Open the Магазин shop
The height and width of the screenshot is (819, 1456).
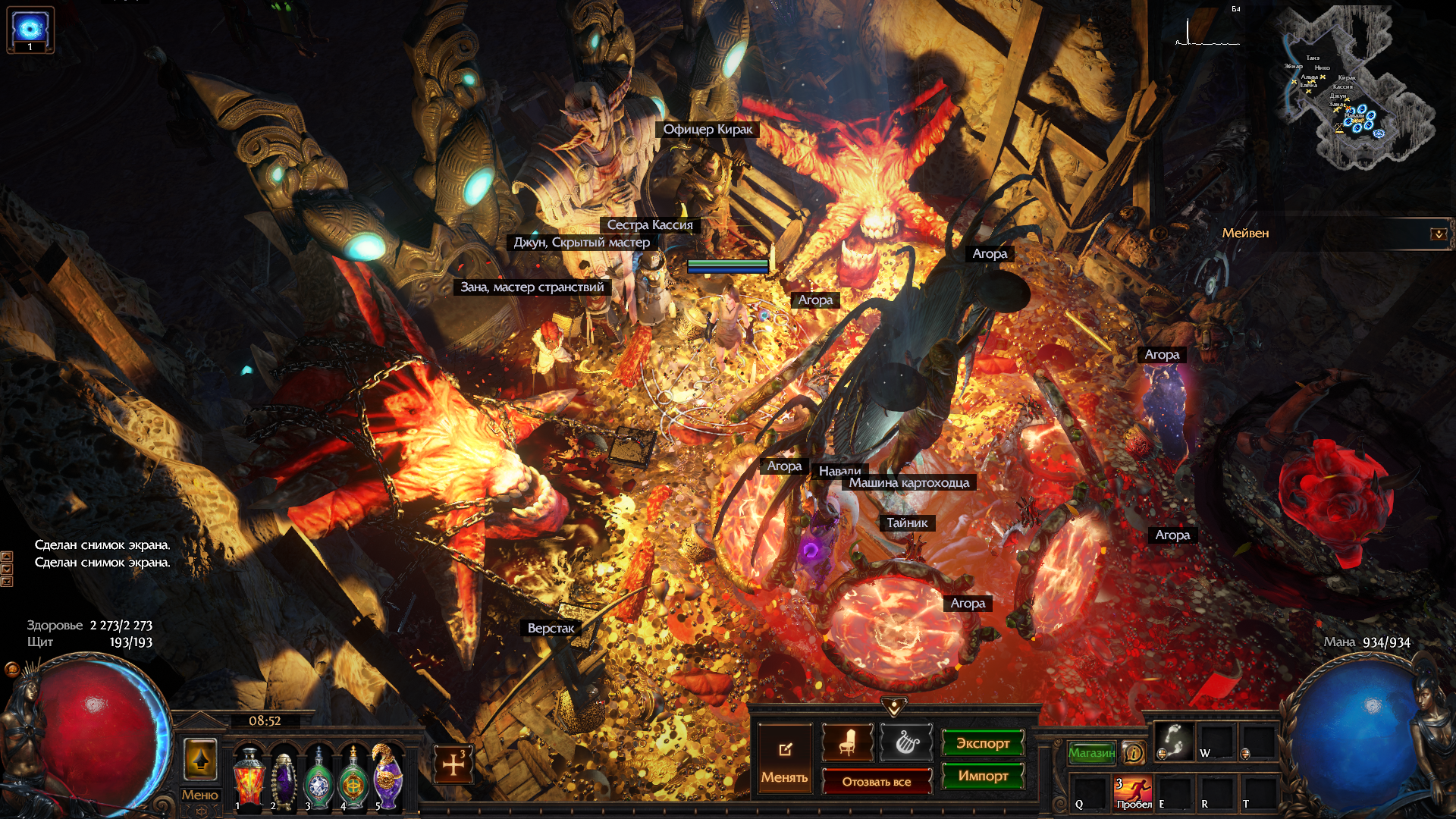point(1091,752)
